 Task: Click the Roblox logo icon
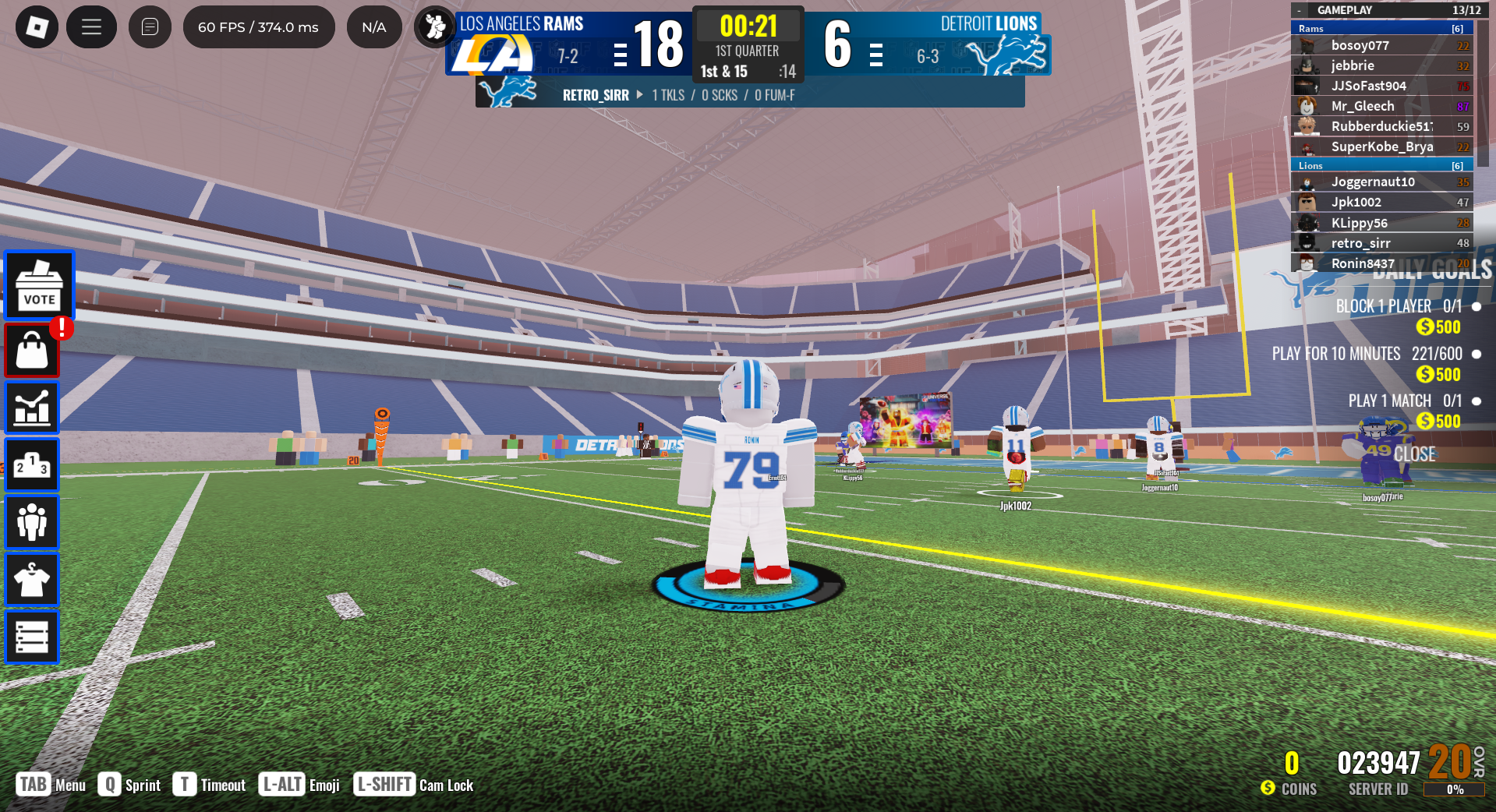tap(37, 26)
